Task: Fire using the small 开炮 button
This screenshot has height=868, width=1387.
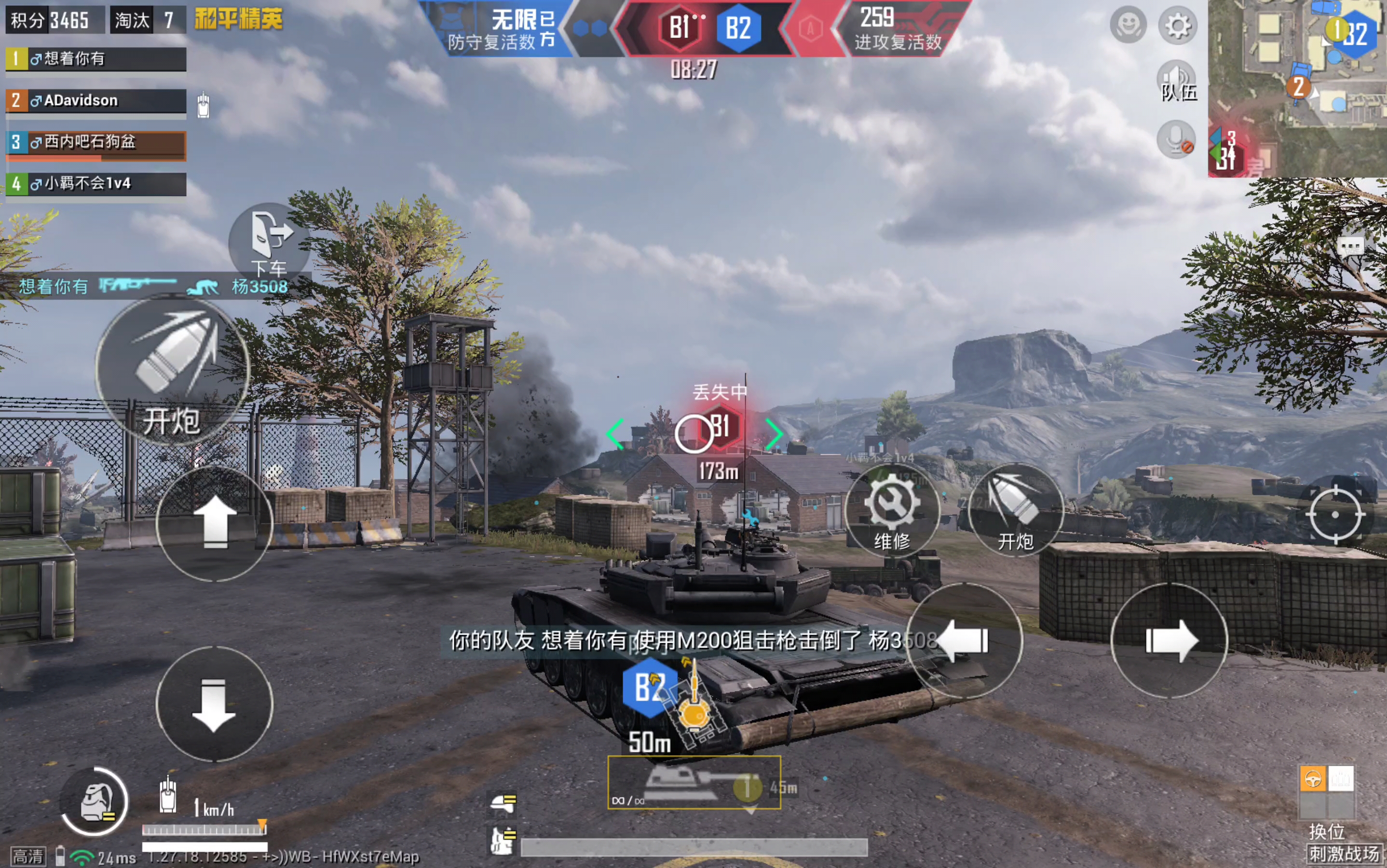Action: click(1015, 510)
